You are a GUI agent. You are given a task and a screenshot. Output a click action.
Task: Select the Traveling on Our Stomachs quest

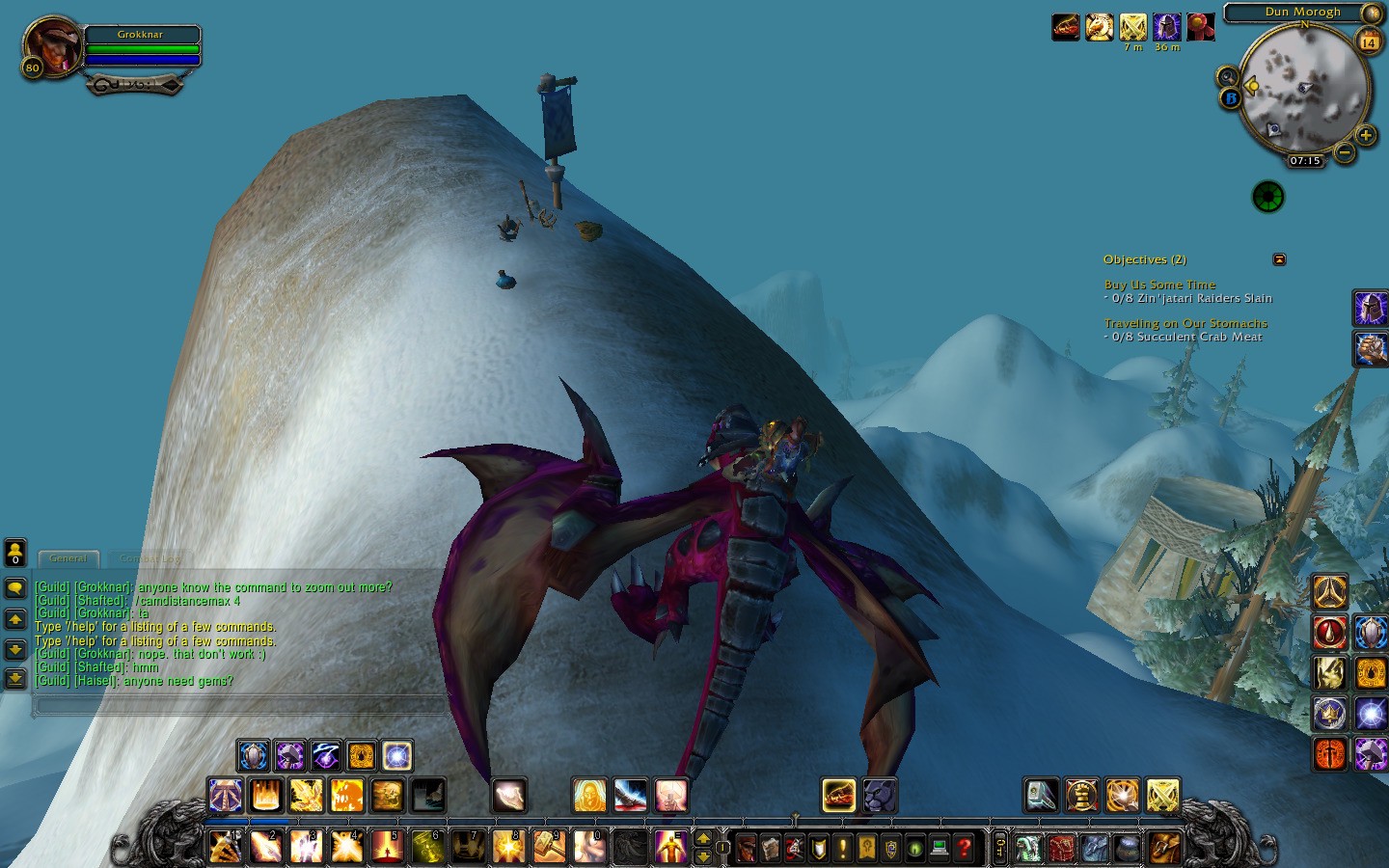point(1185,323)
